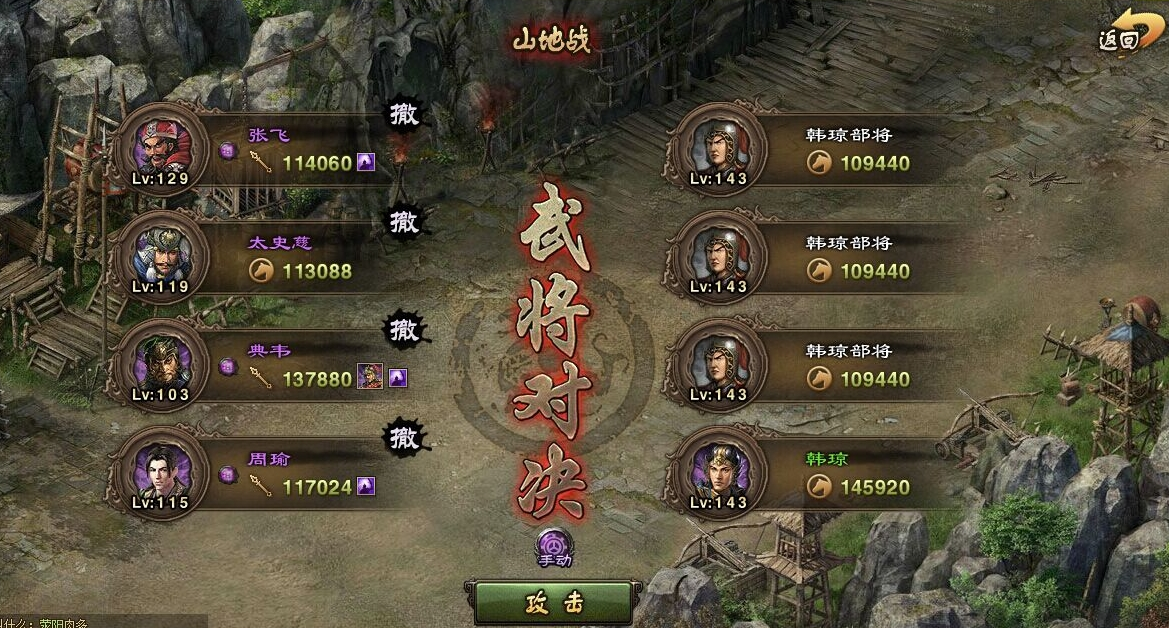This screenshot has width=1169, height=628.
Task: Click the small portrait icon in 典韦's row
Action: tap(370, 378)
